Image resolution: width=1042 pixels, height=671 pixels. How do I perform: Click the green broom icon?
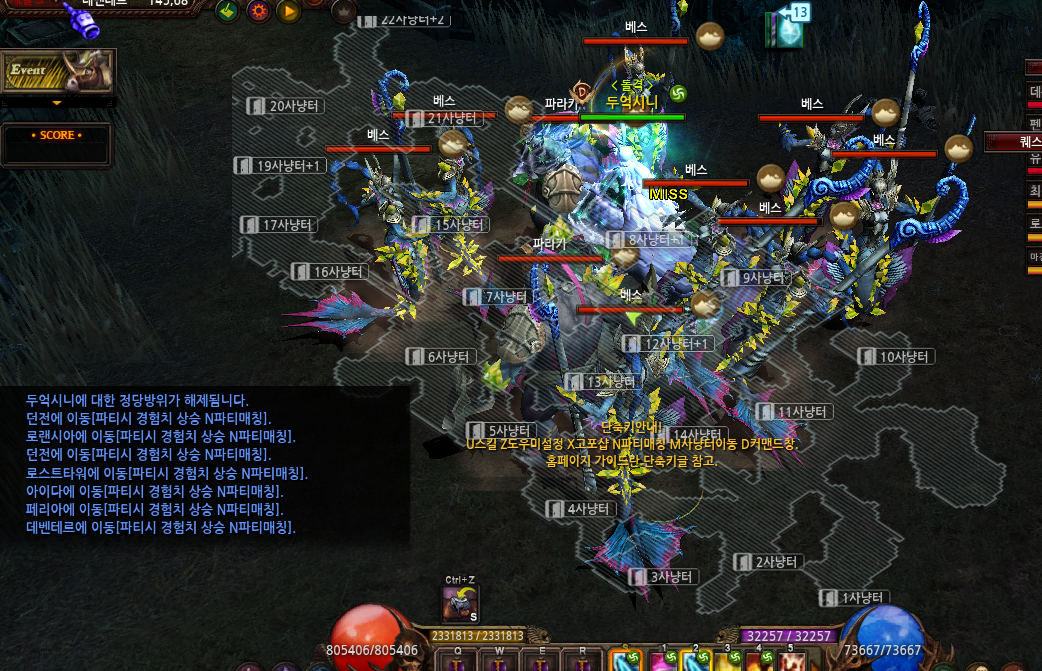click(x=229, y=12)
